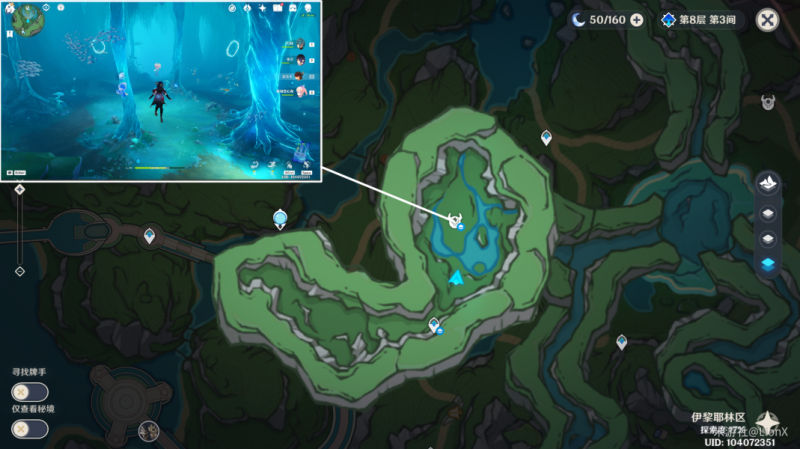Viewport: 800px width, 449px height.
Task: Open the gameplay screenshot thumbnail
Action: [161, 91]
